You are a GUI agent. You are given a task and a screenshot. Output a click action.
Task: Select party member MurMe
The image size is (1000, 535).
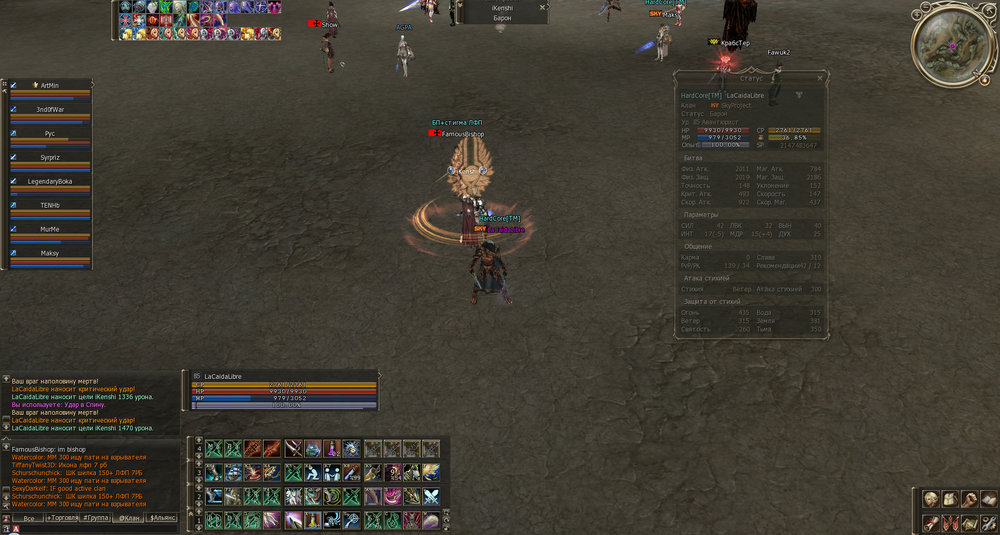pos(50,229)
